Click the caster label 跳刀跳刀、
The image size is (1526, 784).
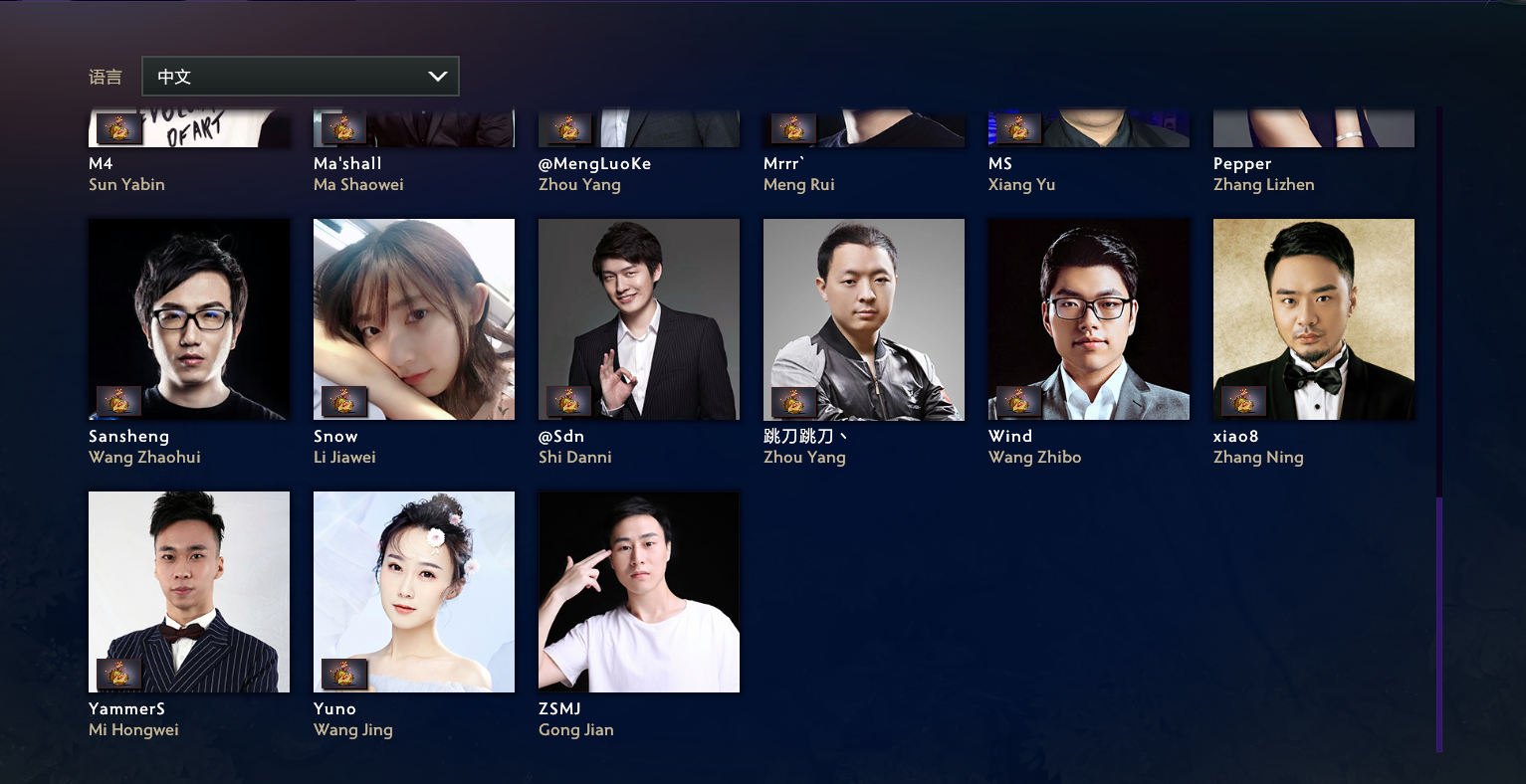click(805, 435)
